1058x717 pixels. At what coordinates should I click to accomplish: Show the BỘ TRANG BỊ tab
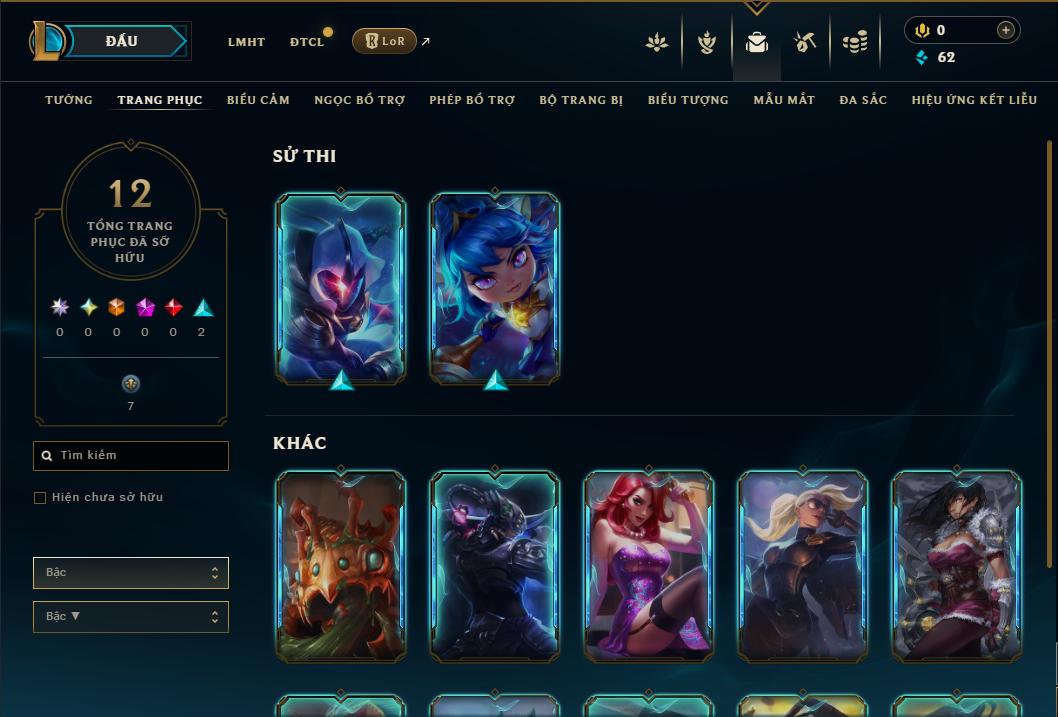[581, 100]
